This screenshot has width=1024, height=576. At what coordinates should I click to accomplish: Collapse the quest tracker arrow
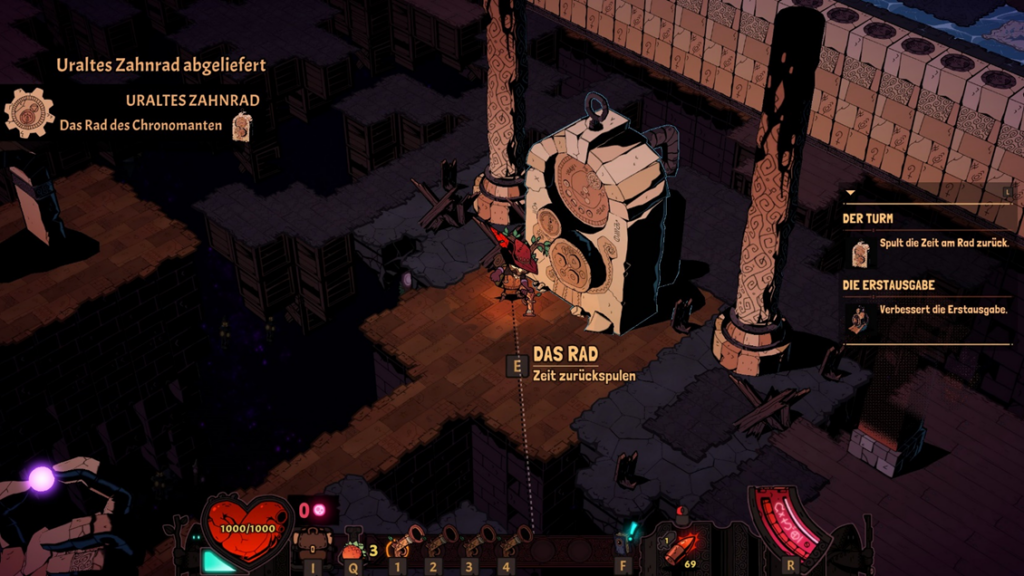pos(850,193)
